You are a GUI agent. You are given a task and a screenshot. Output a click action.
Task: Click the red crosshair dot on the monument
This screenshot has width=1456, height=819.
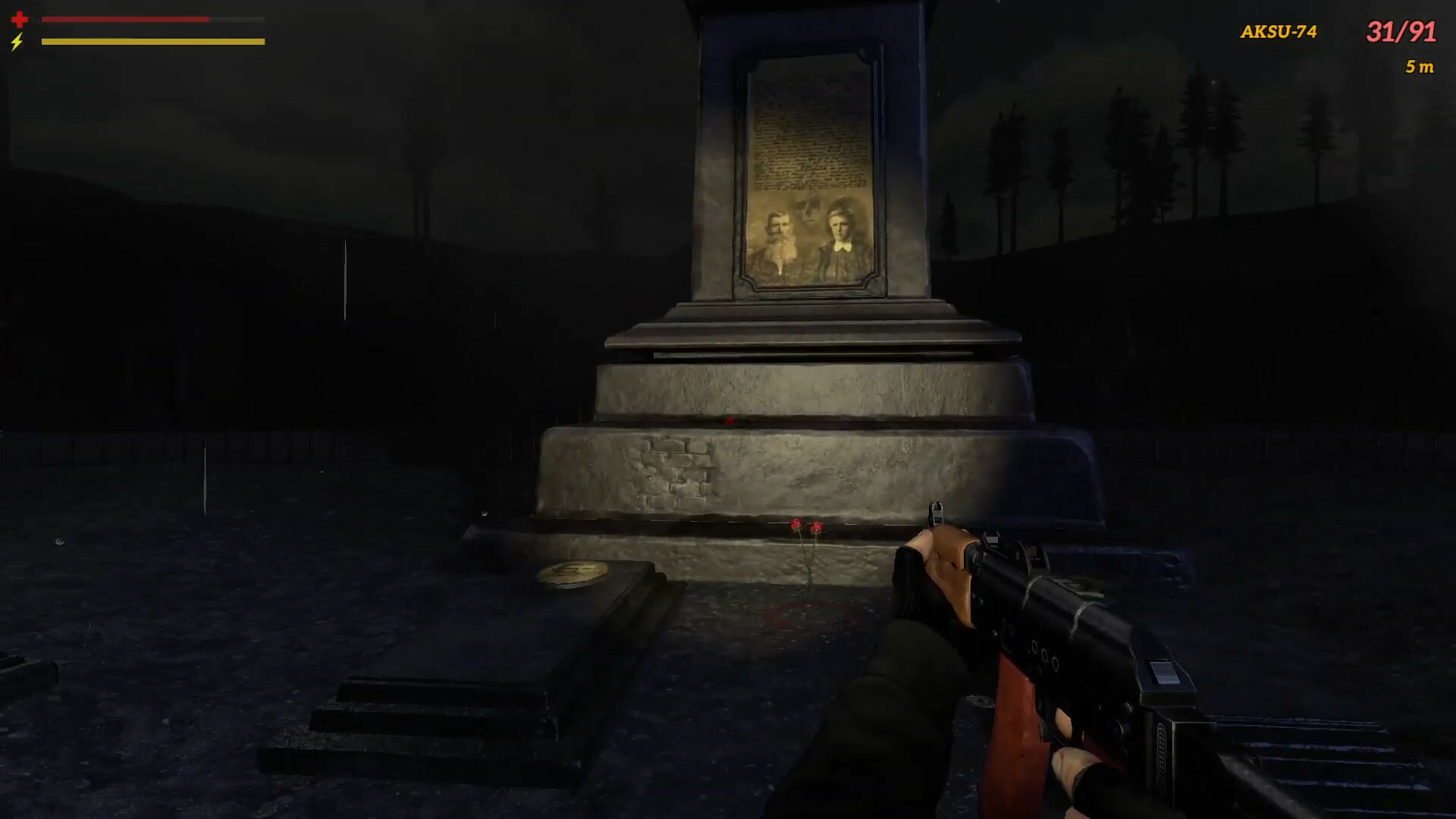coord(729,419)
